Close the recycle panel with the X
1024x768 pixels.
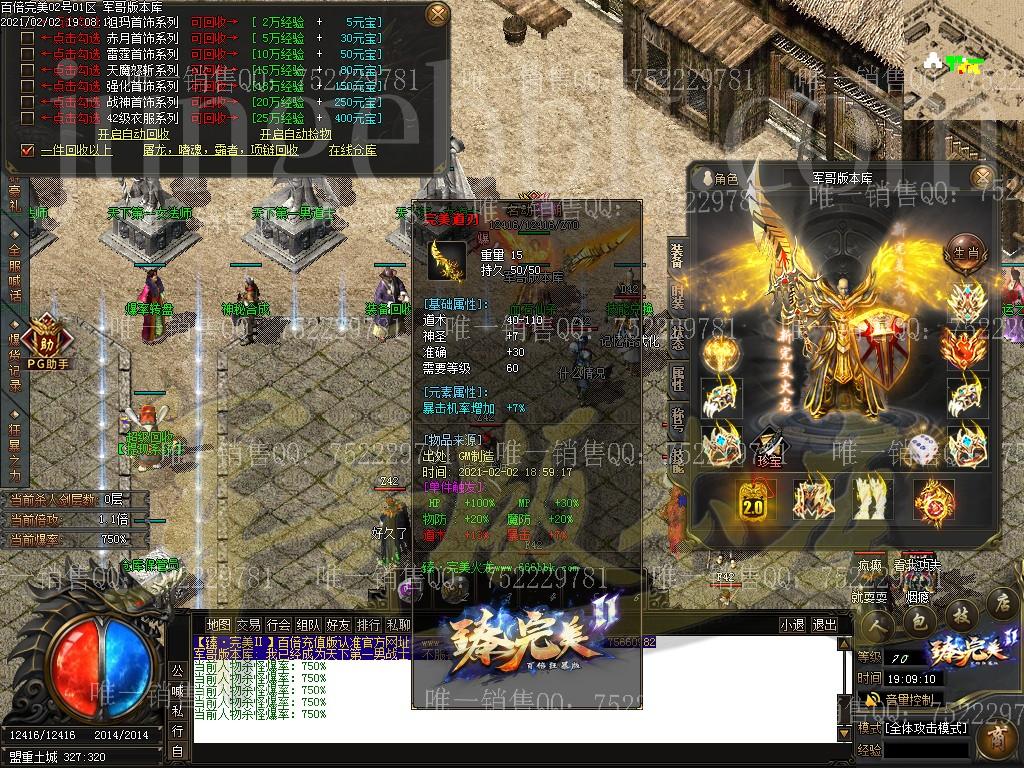[x=437, y=14]
